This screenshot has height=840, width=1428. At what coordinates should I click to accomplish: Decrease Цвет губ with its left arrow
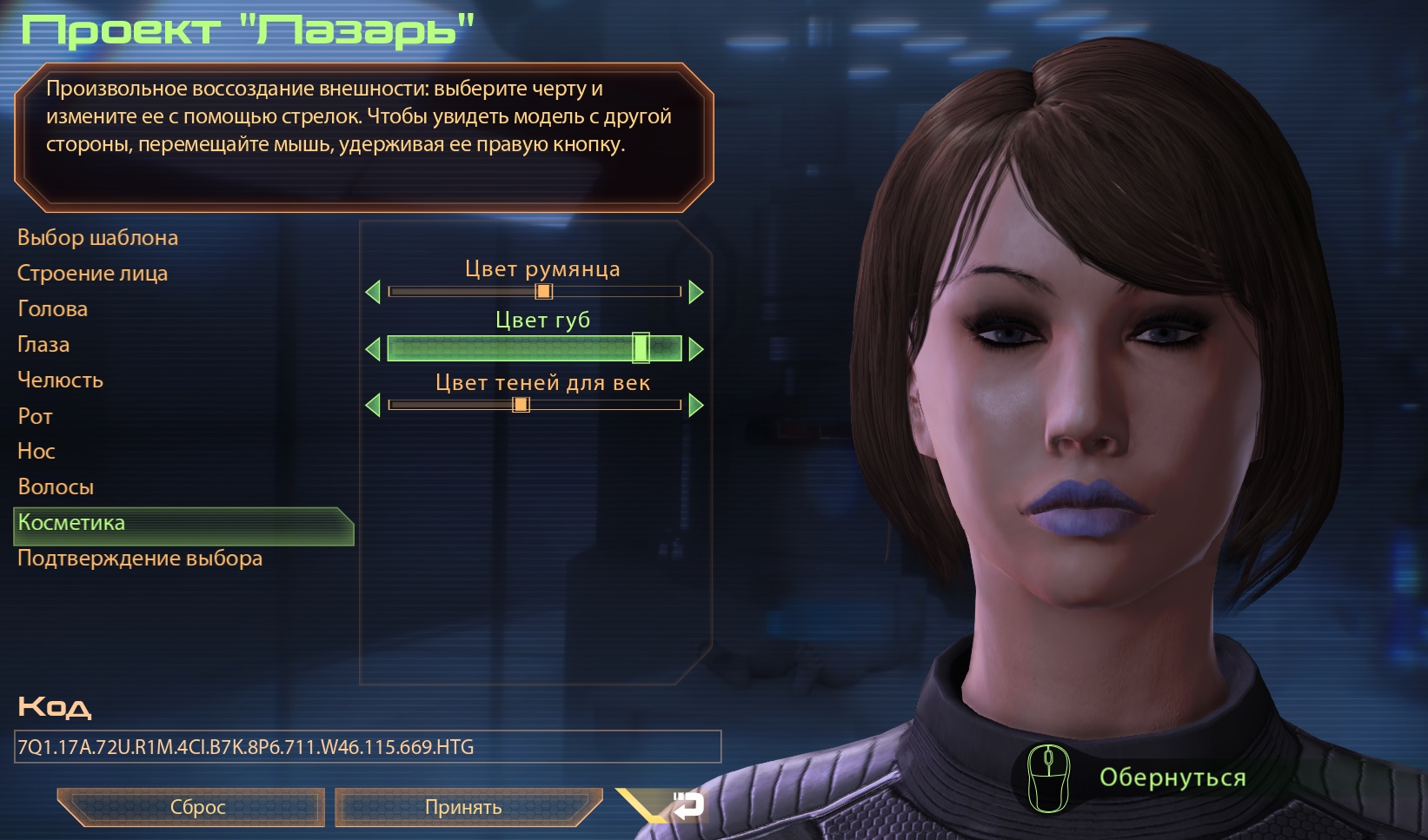point(374,349)
